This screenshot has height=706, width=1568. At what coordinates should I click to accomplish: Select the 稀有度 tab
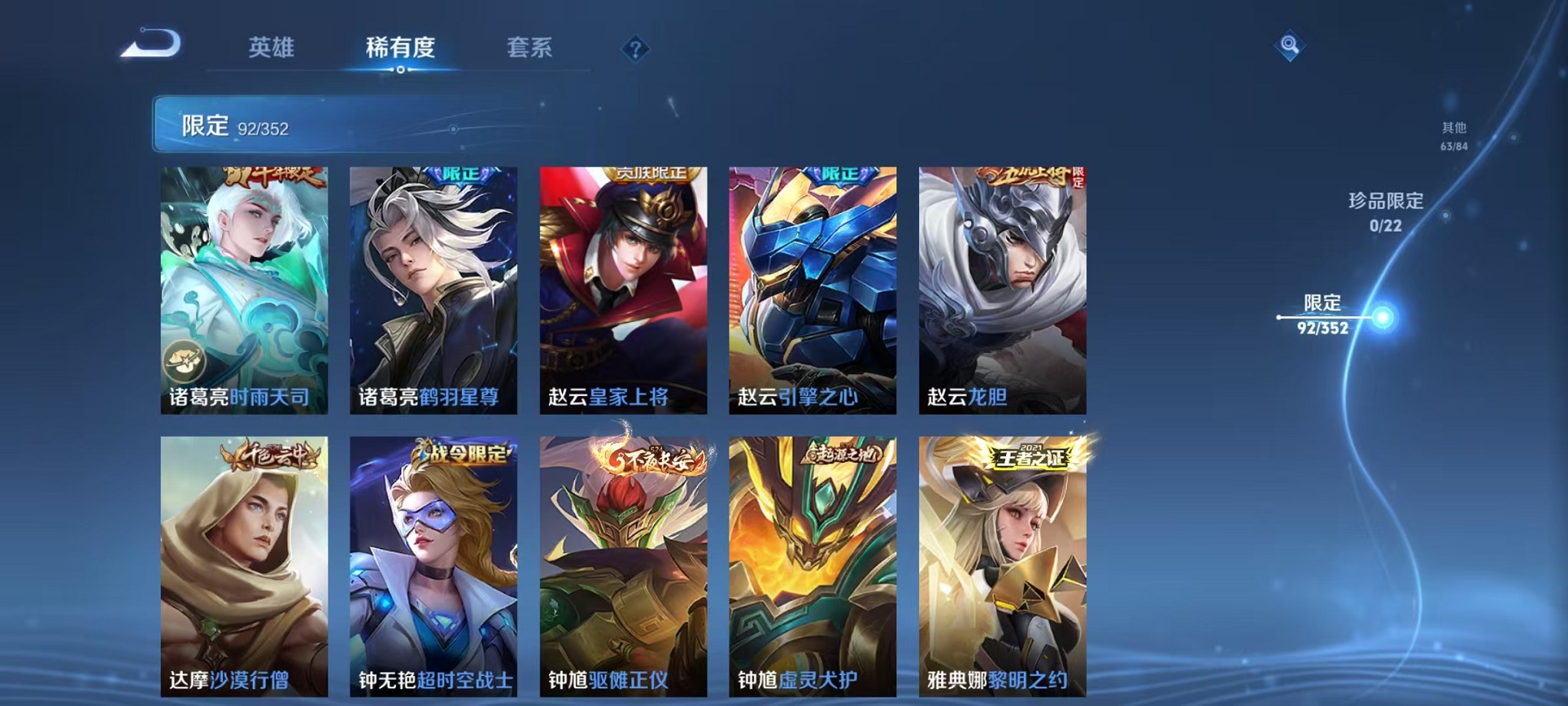[x=400, y=48]
